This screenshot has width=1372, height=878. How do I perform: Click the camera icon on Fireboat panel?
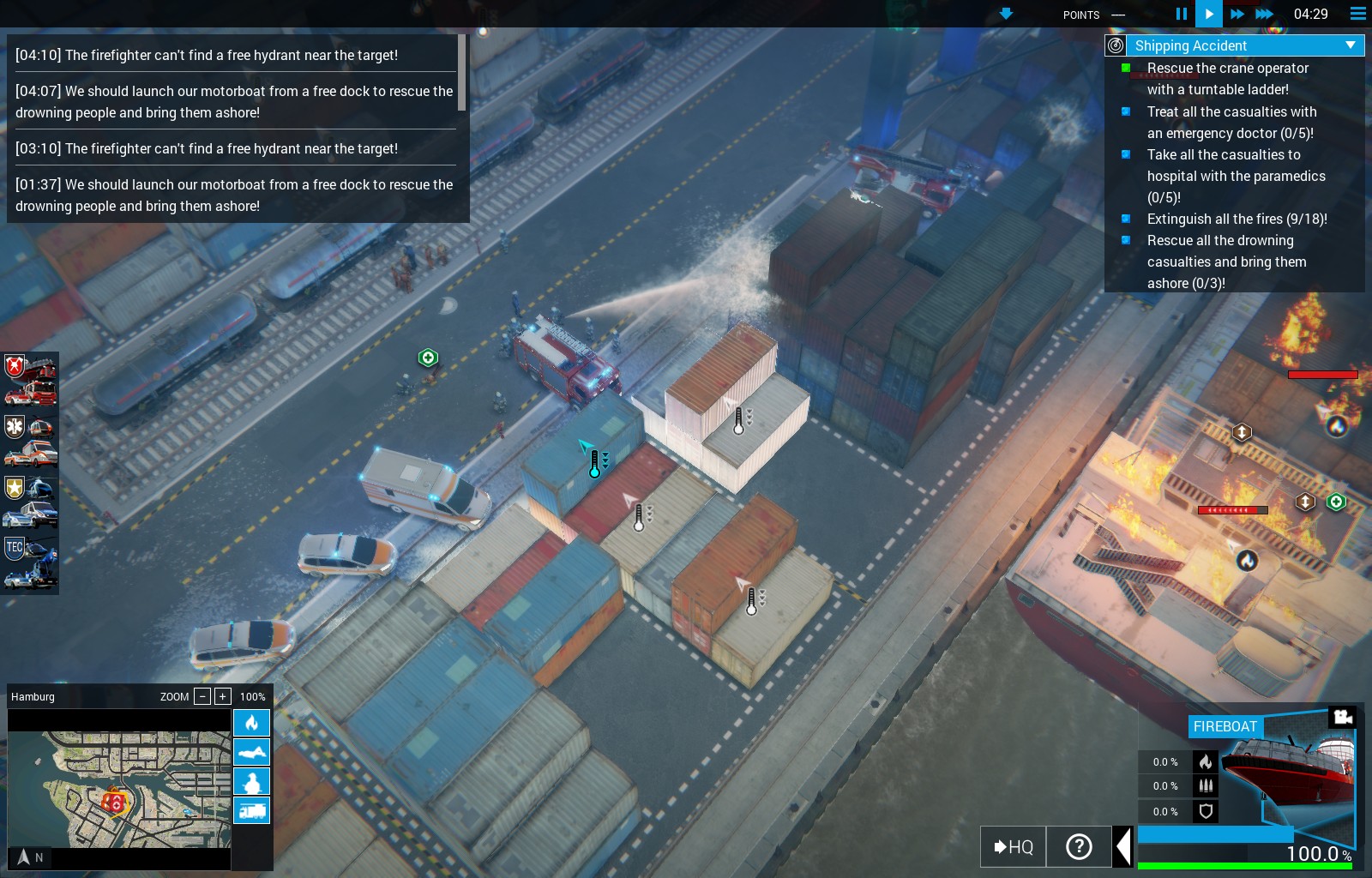tap(1342, 716)
